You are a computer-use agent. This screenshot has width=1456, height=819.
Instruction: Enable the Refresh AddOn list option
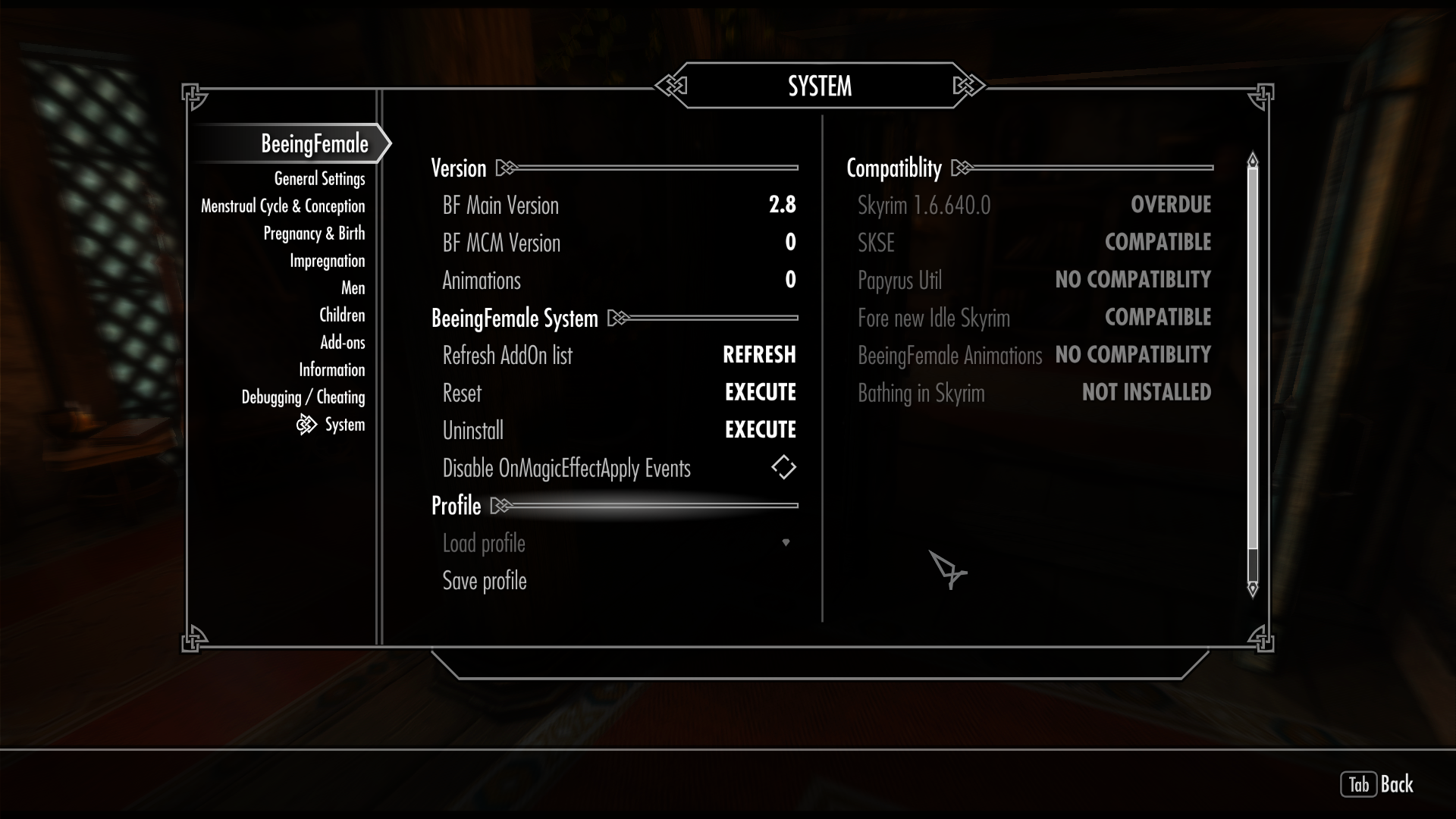tap(759, 355)
